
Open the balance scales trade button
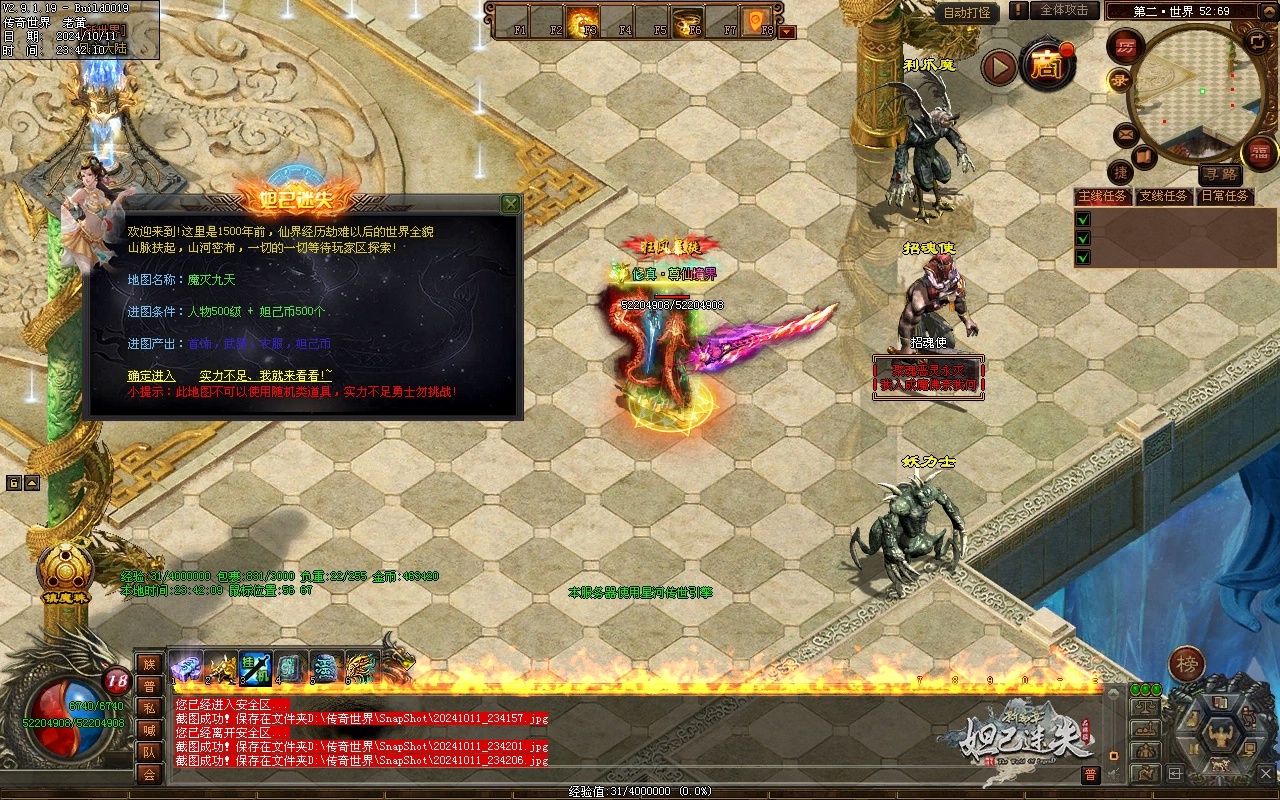point(1146,707)
